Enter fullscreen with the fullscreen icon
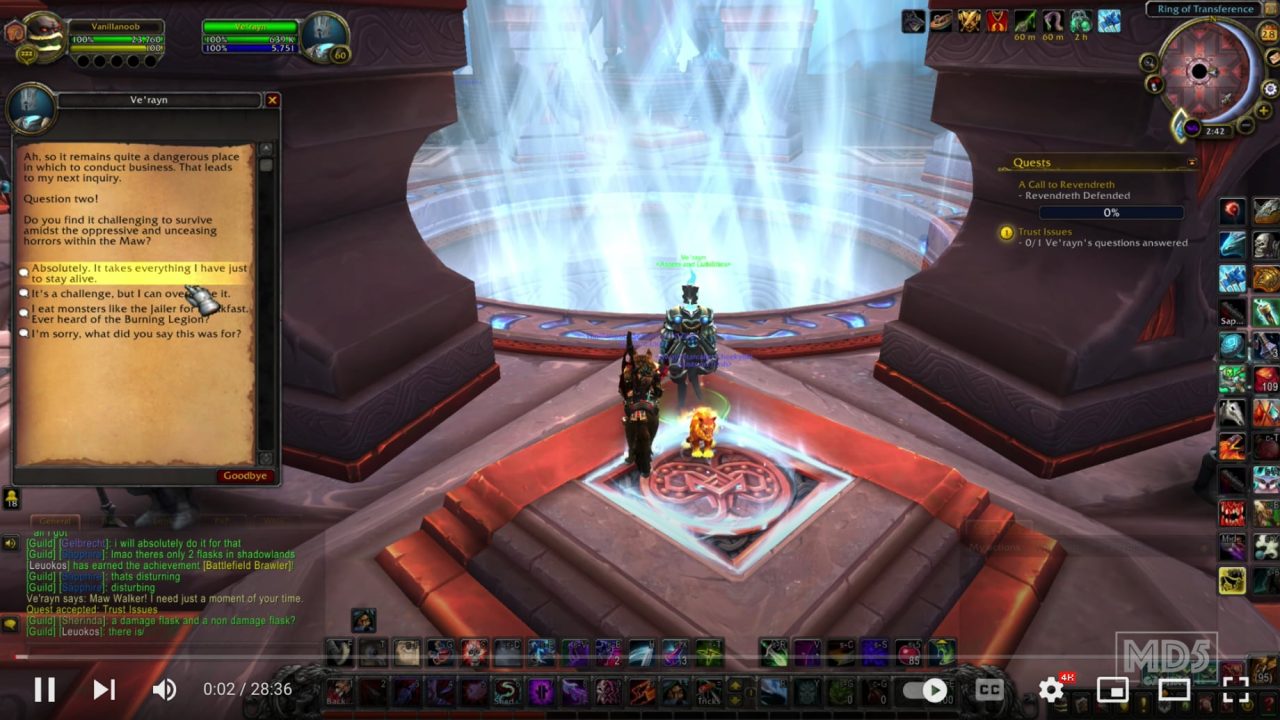The image size is (1280, 720). coord(1231,690)
